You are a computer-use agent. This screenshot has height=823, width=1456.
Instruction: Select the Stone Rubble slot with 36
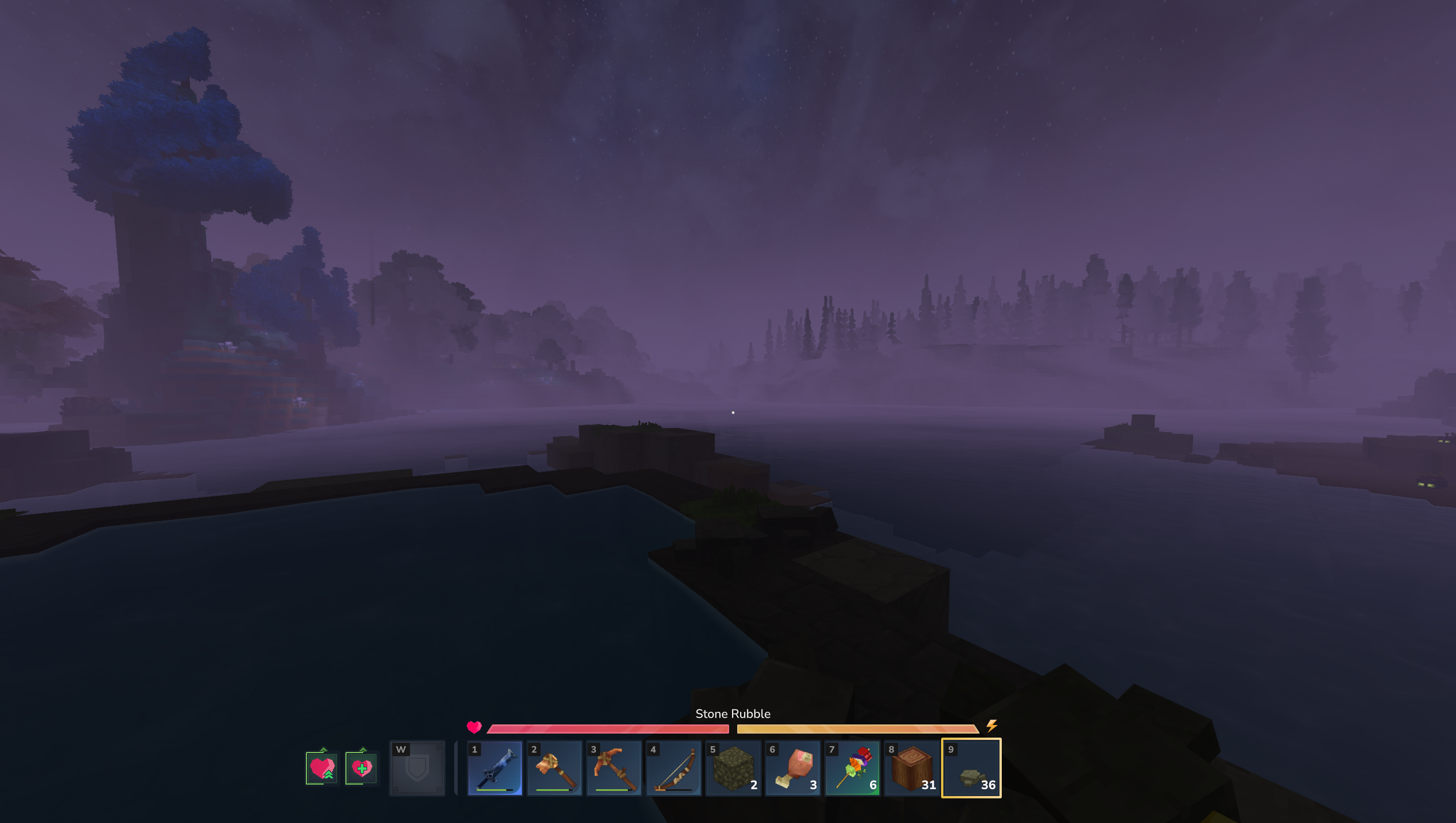click(x=971, y=768)
